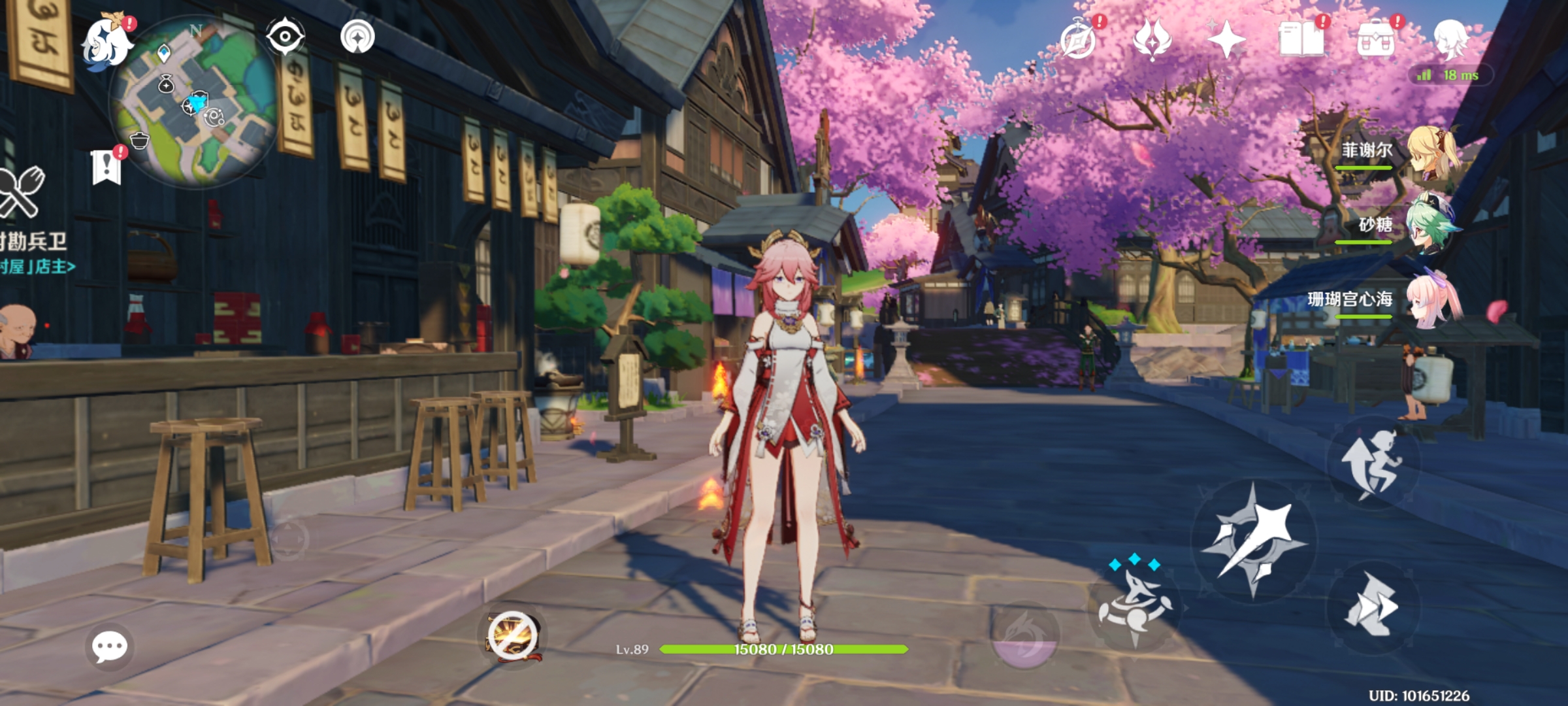The width and height of the screenshot is (1568, 706).
Task: Open the quest navigation icon beside the minimap
Action: [x=357, y=37]
